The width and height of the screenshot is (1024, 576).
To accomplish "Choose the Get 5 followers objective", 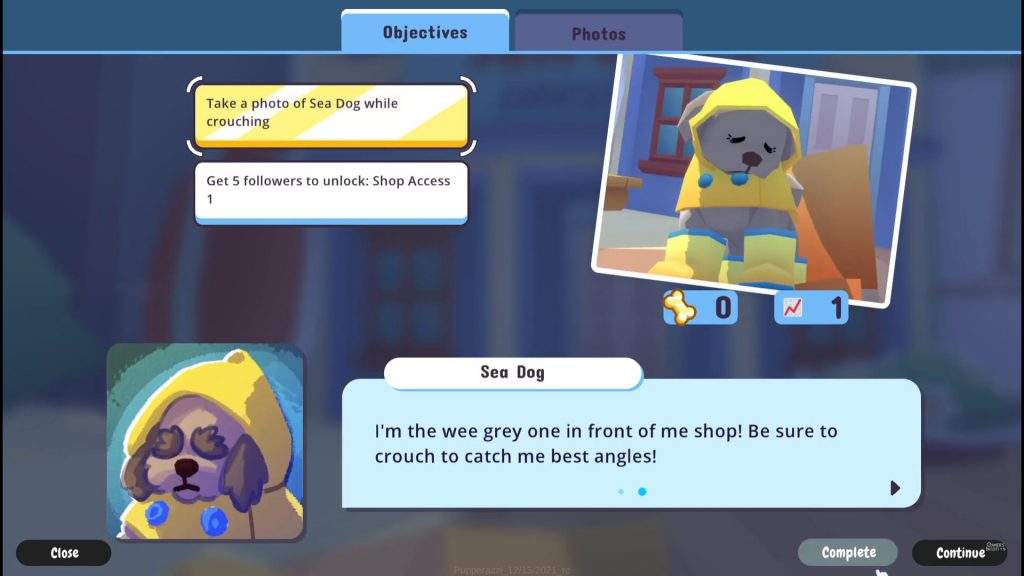I will (x=330, y=190).
